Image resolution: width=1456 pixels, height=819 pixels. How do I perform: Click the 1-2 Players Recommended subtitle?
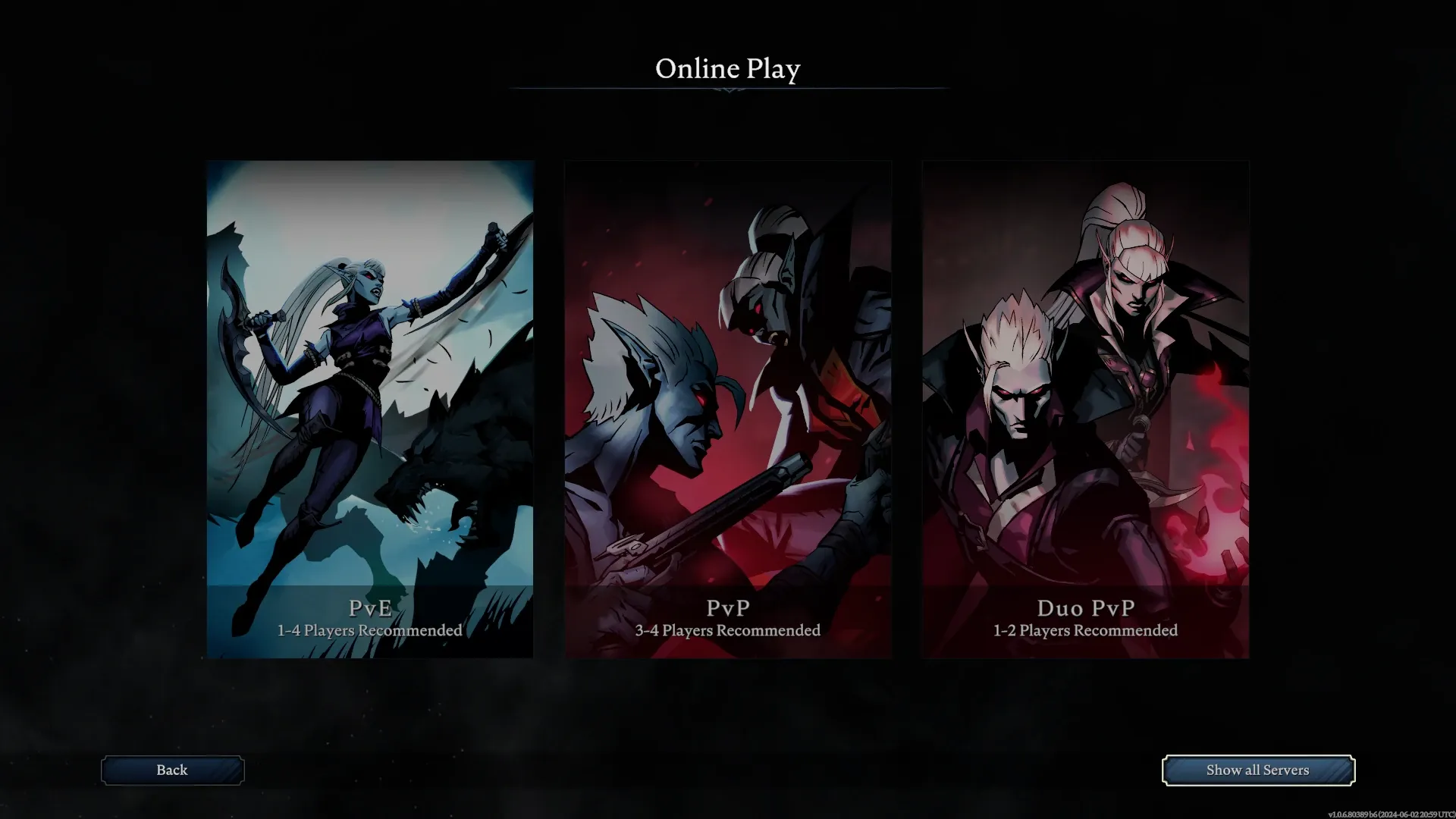pos(1084,630)
